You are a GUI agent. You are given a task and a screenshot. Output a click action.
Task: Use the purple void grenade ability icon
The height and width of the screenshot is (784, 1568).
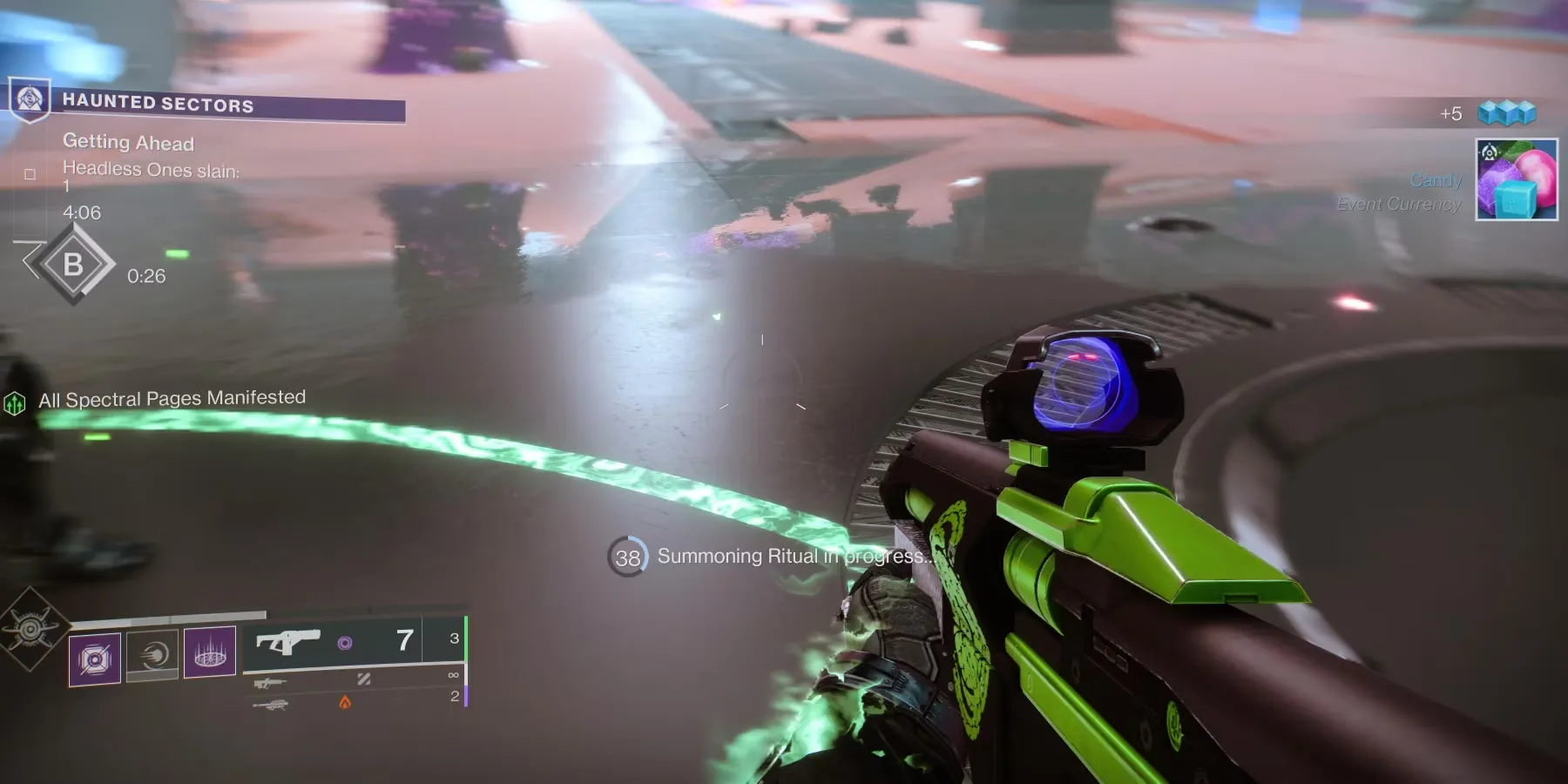95,659
